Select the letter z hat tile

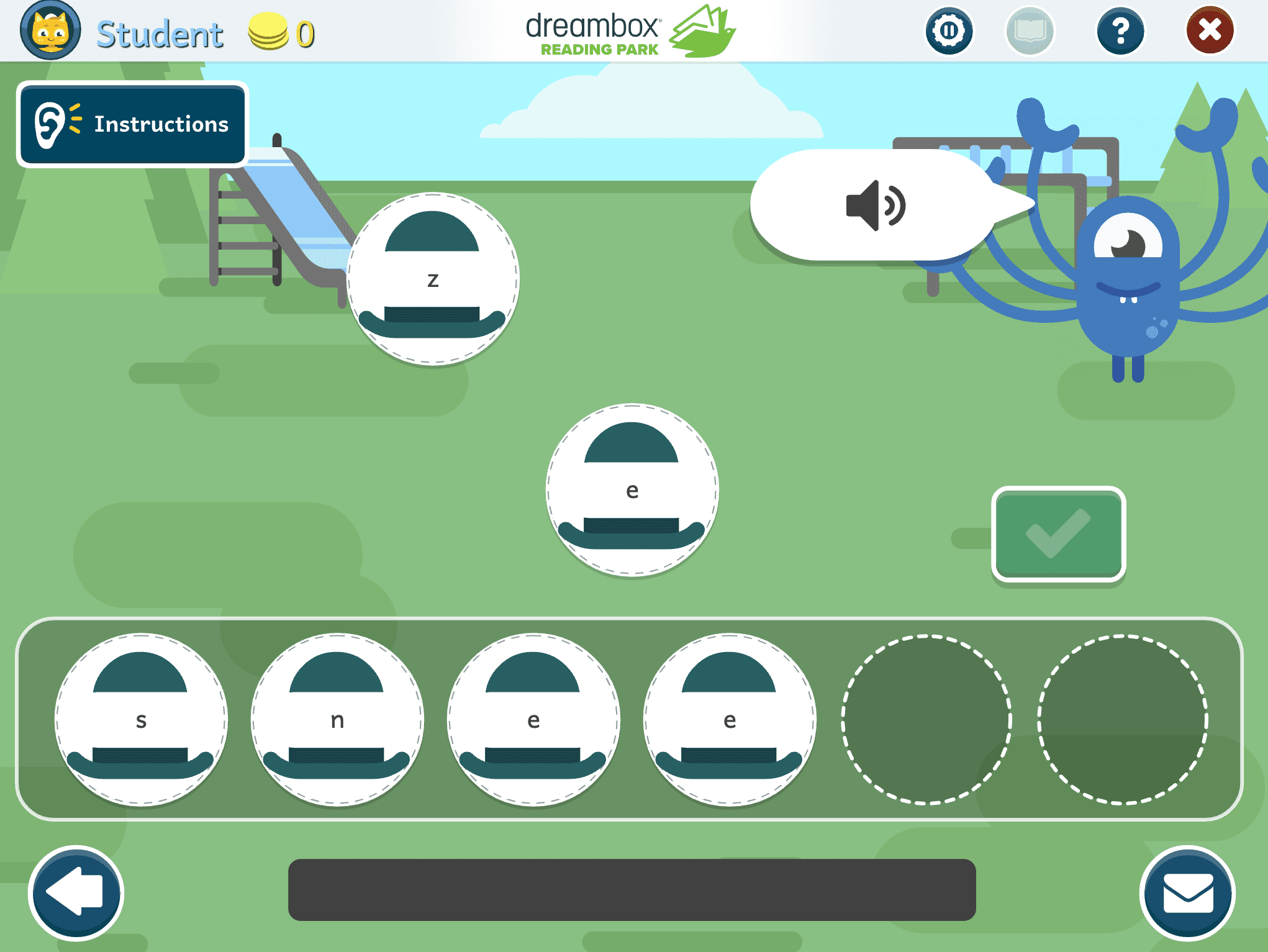tap(433, 279)
